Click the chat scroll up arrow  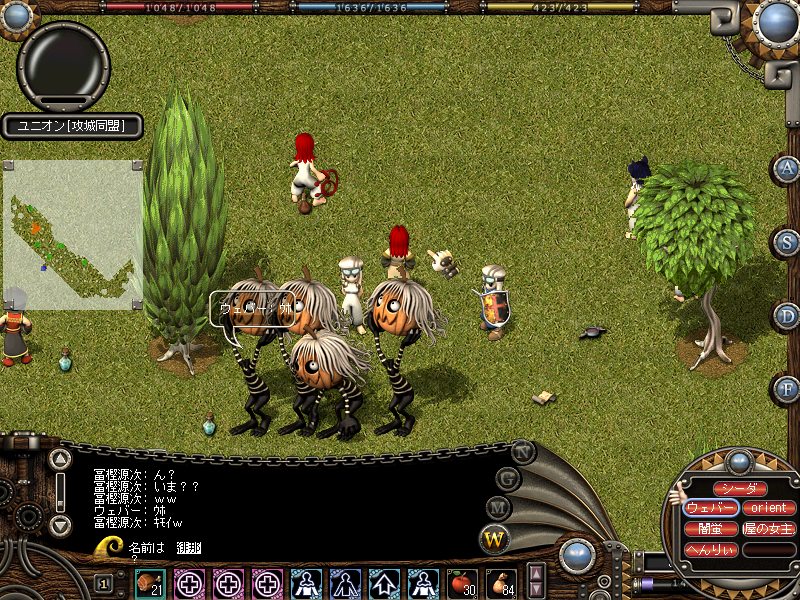point(60,460)
